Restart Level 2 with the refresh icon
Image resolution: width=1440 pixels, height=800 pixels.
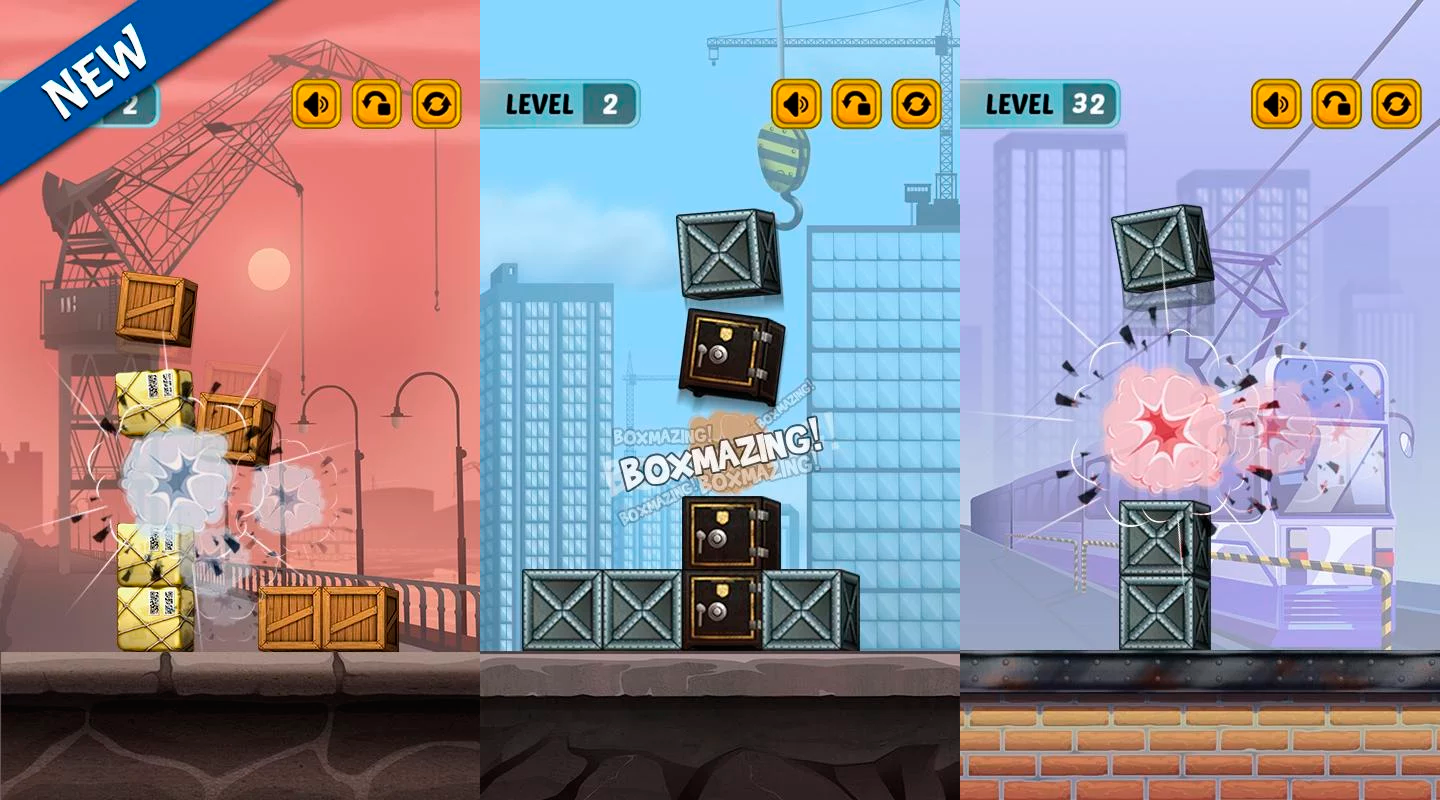[916, 102]
